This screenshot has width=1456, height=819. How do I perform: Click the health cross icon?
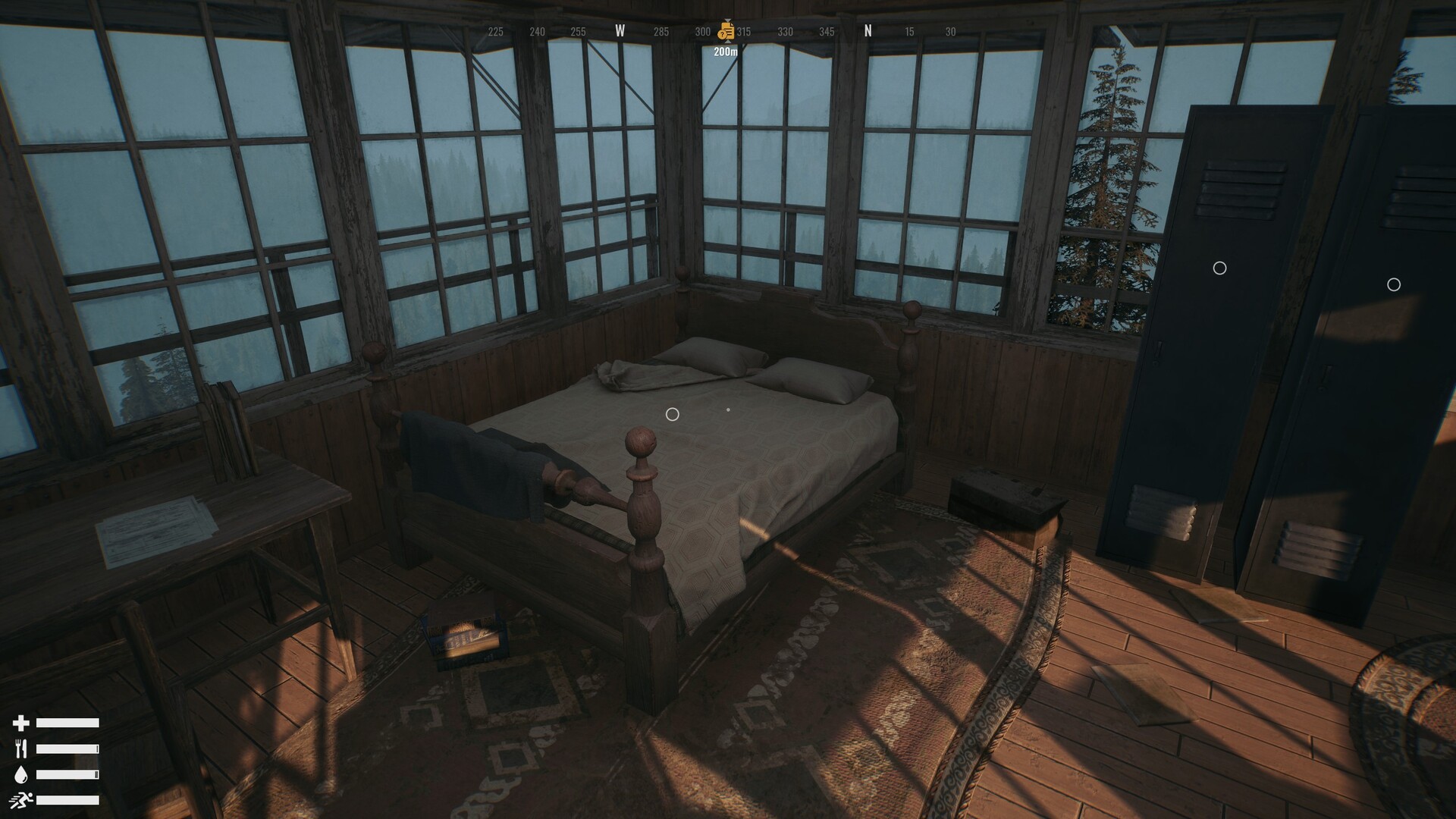(x=23, y=721)
